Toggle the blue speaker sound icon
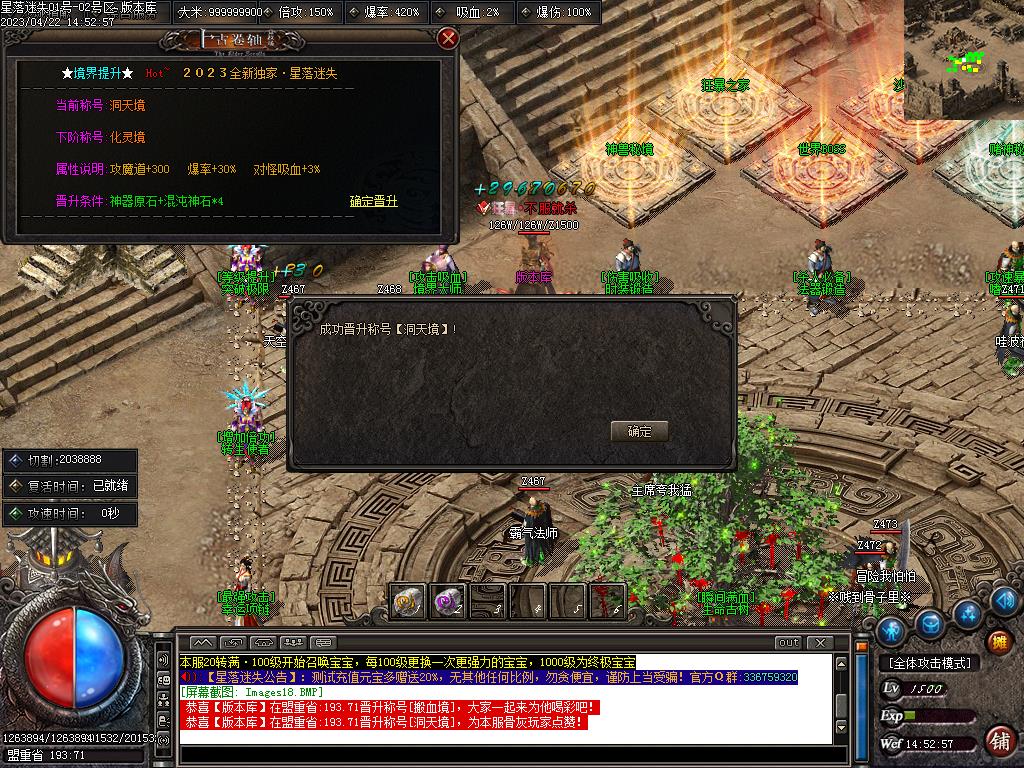The width and height of the screenshot is (1024, 768). [1003, 601]
